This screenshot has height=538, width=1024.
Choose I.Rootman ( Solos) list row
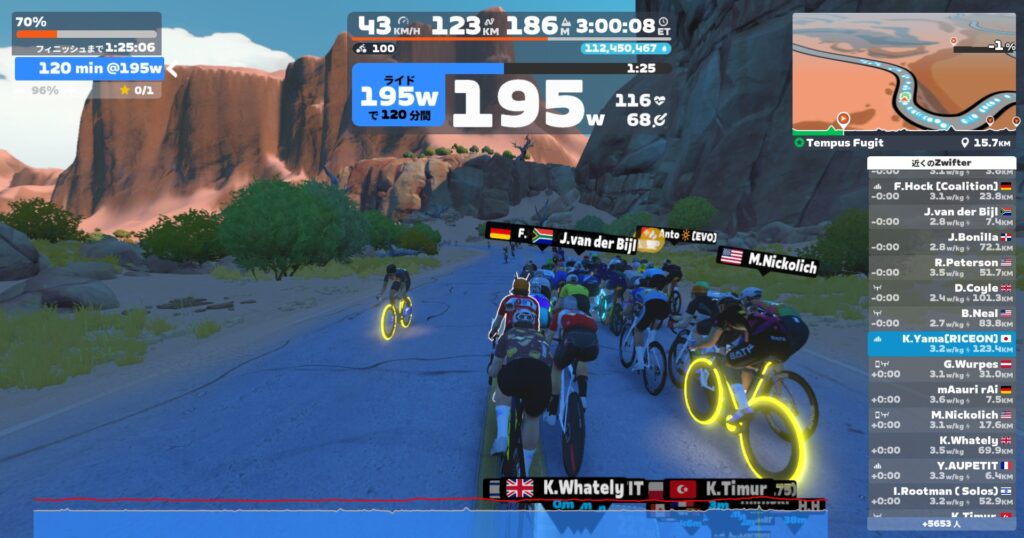click(x=941, y=496)
